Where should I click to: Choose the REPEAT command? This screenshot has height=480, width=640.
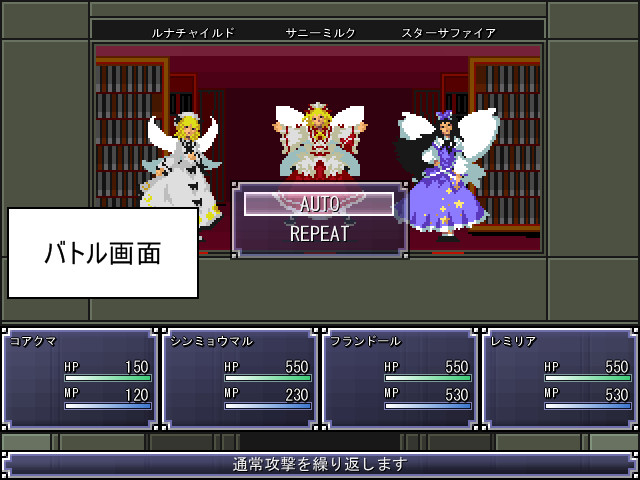click(x=319, y=234)
